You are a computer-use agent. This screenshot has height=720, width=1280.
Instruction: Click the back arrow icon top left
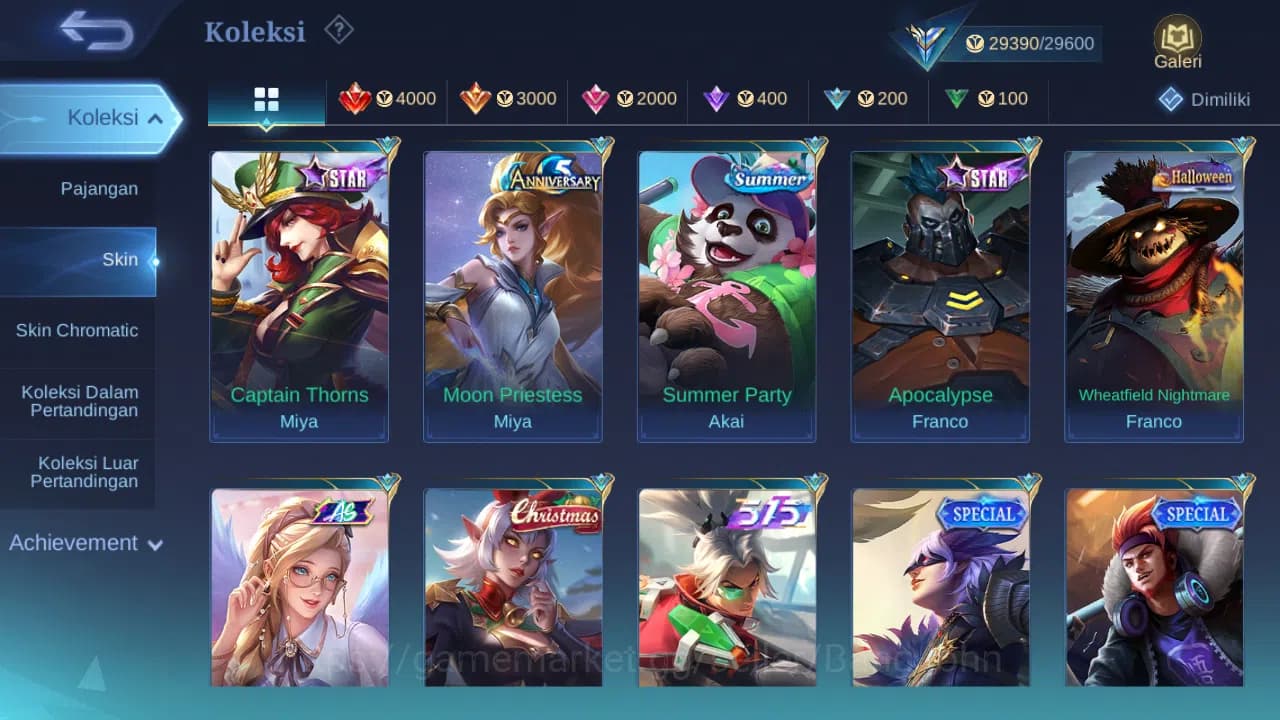pyautogui.click(x=90, y=31)
